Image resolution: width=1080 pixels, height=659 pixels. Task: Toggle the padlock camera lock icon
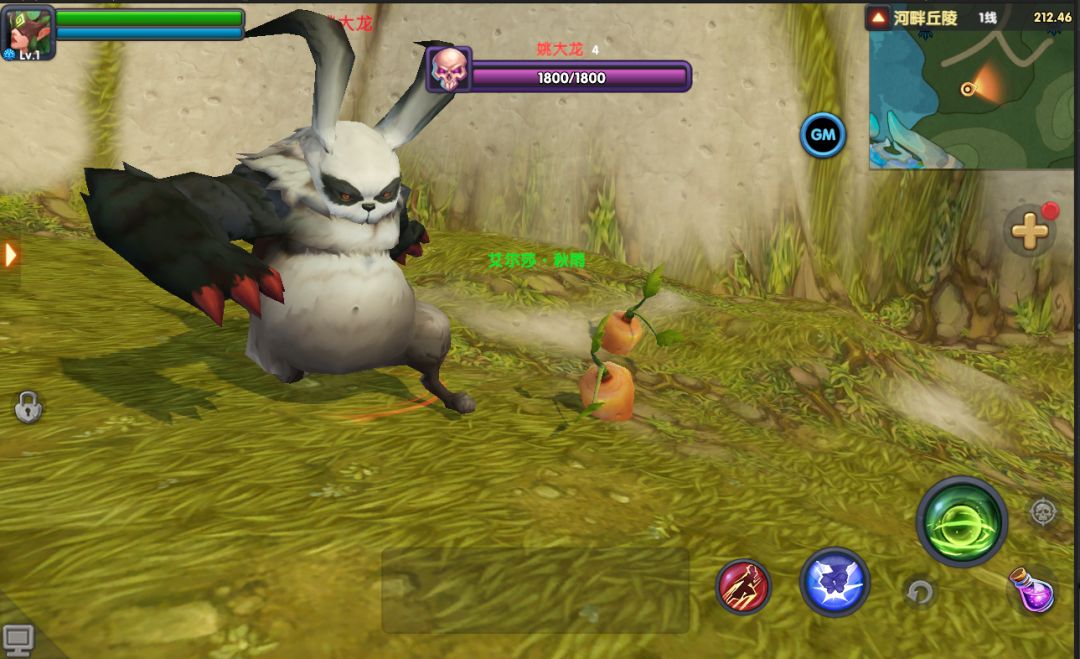28,407
